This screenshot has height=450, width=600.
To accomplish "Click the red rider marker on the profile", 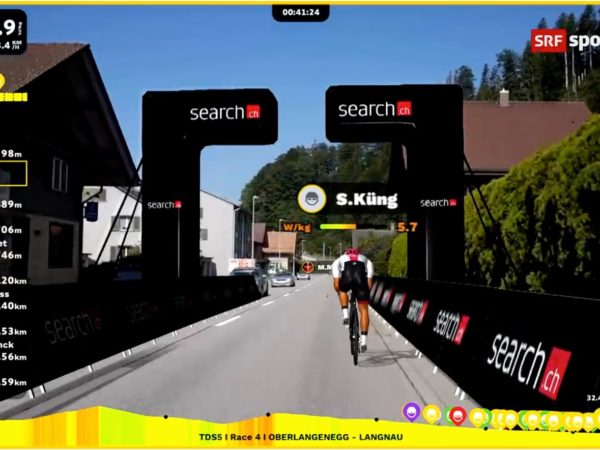I will [x=457, y=414].
